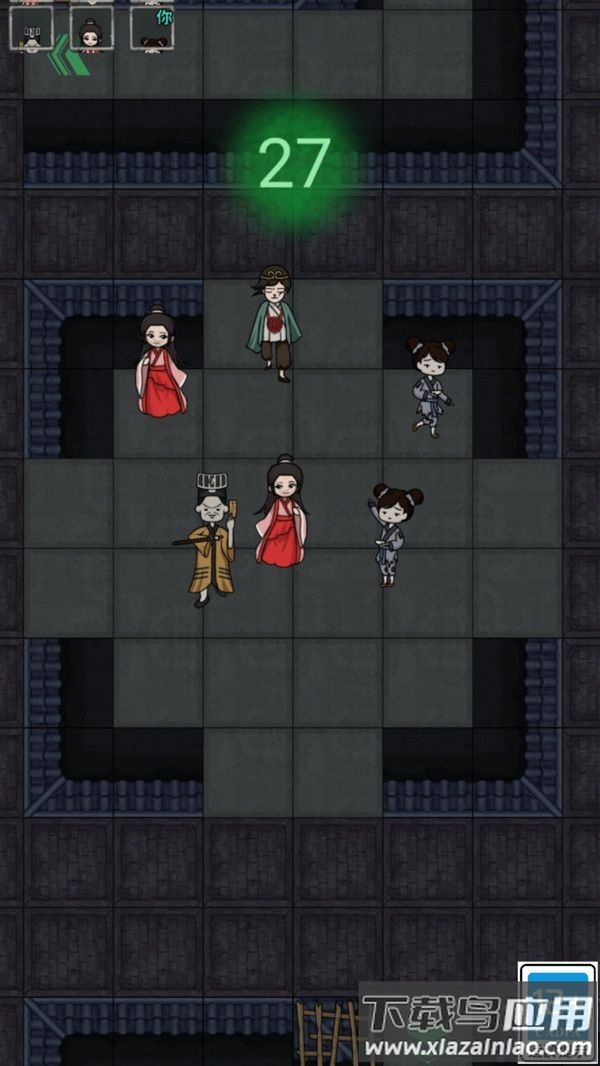Select the old official's portrait slot
The width and height of the screenshot is (600, 1066).
[x=31, y=28]
